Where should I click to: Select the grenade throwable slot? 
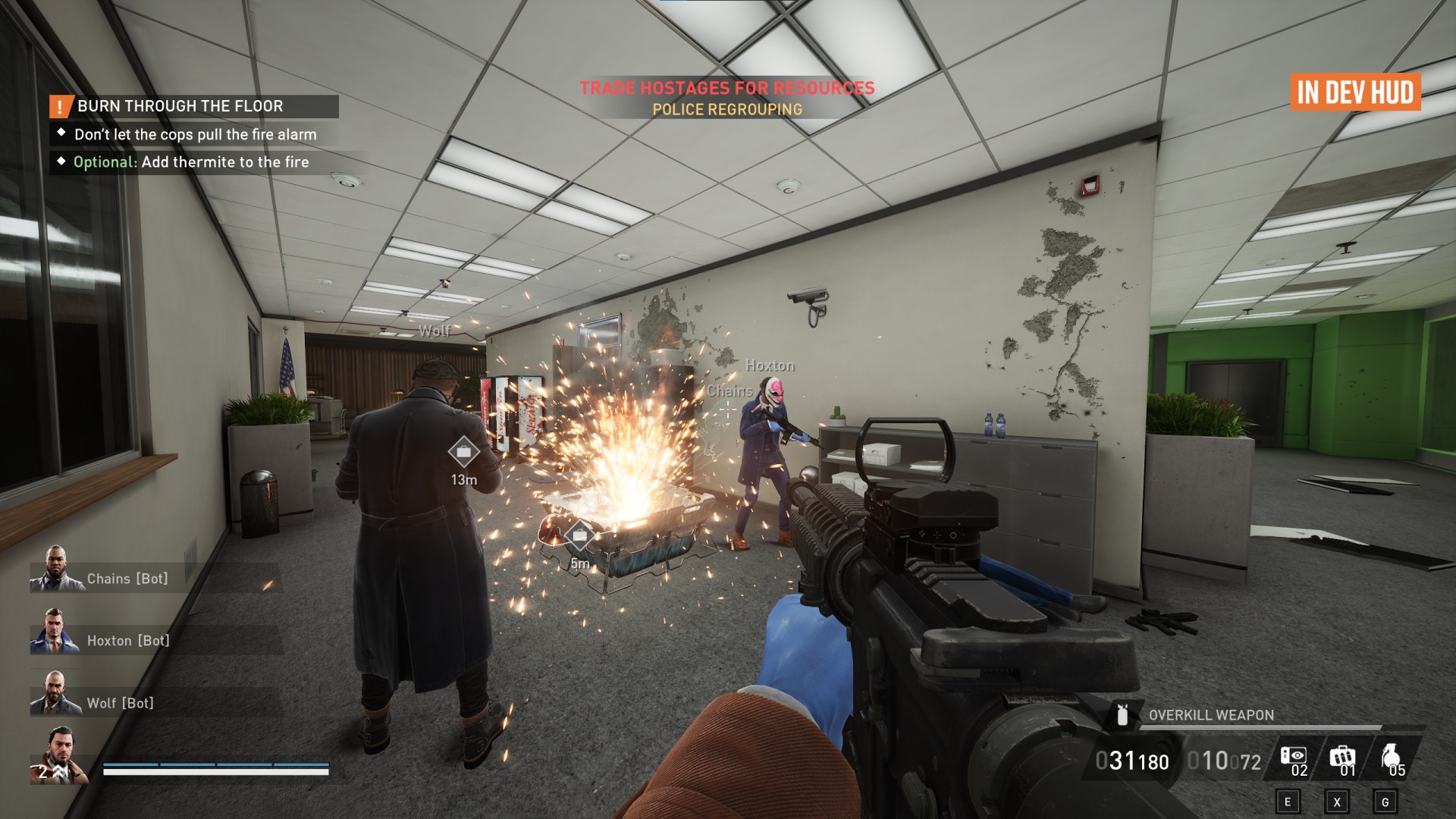pos(1391,759)
